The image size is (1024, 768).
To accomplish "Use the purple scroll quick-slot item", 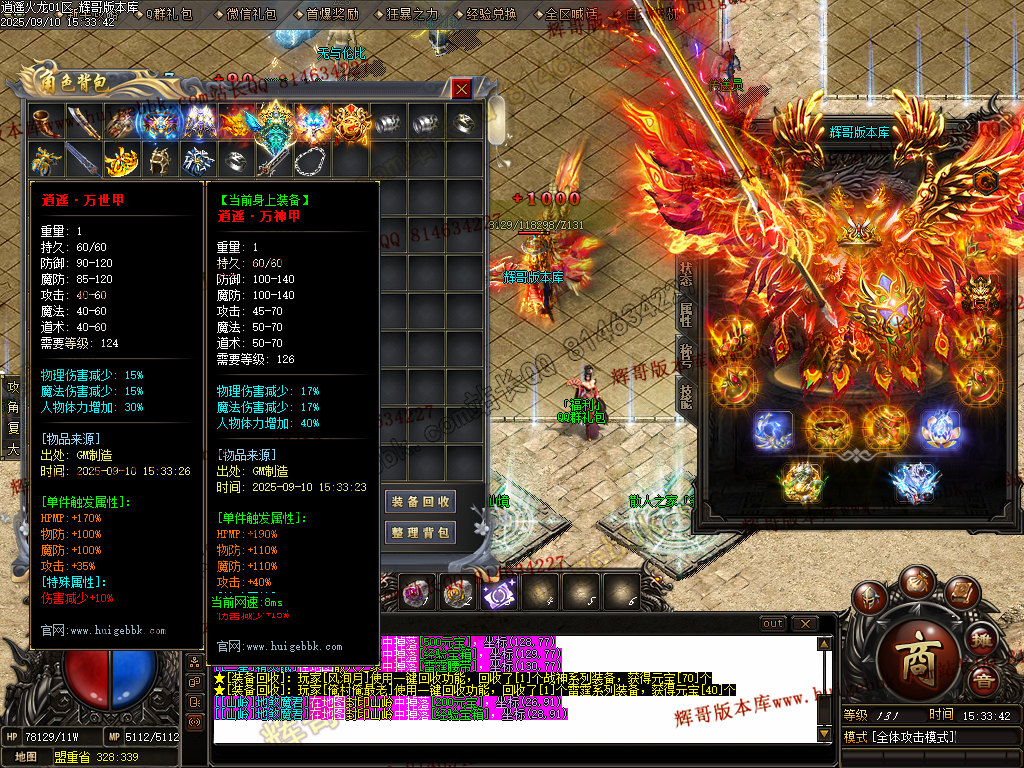I will [x=497, y=594].
